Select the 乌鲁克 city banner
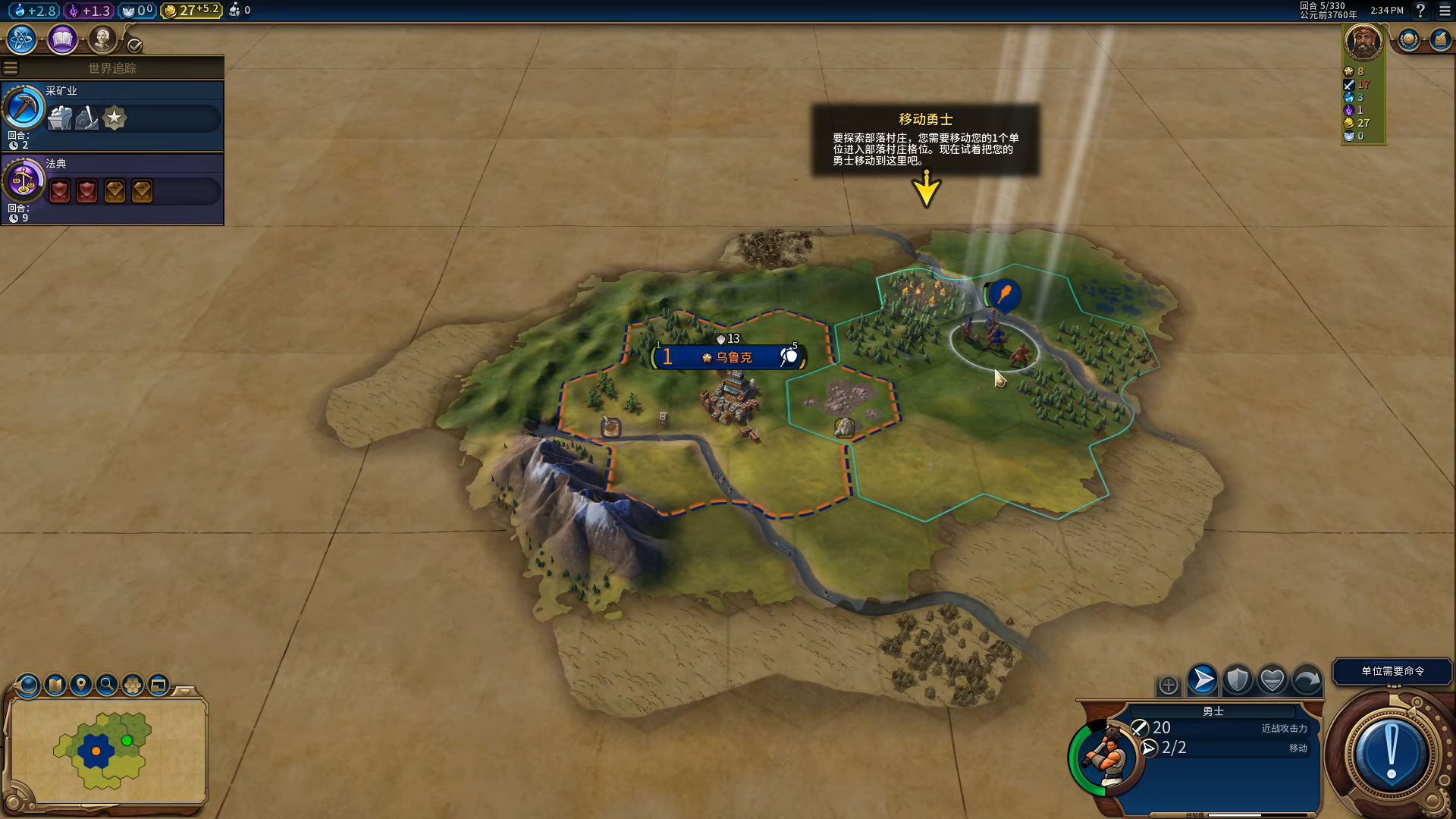 click(729, 357)
